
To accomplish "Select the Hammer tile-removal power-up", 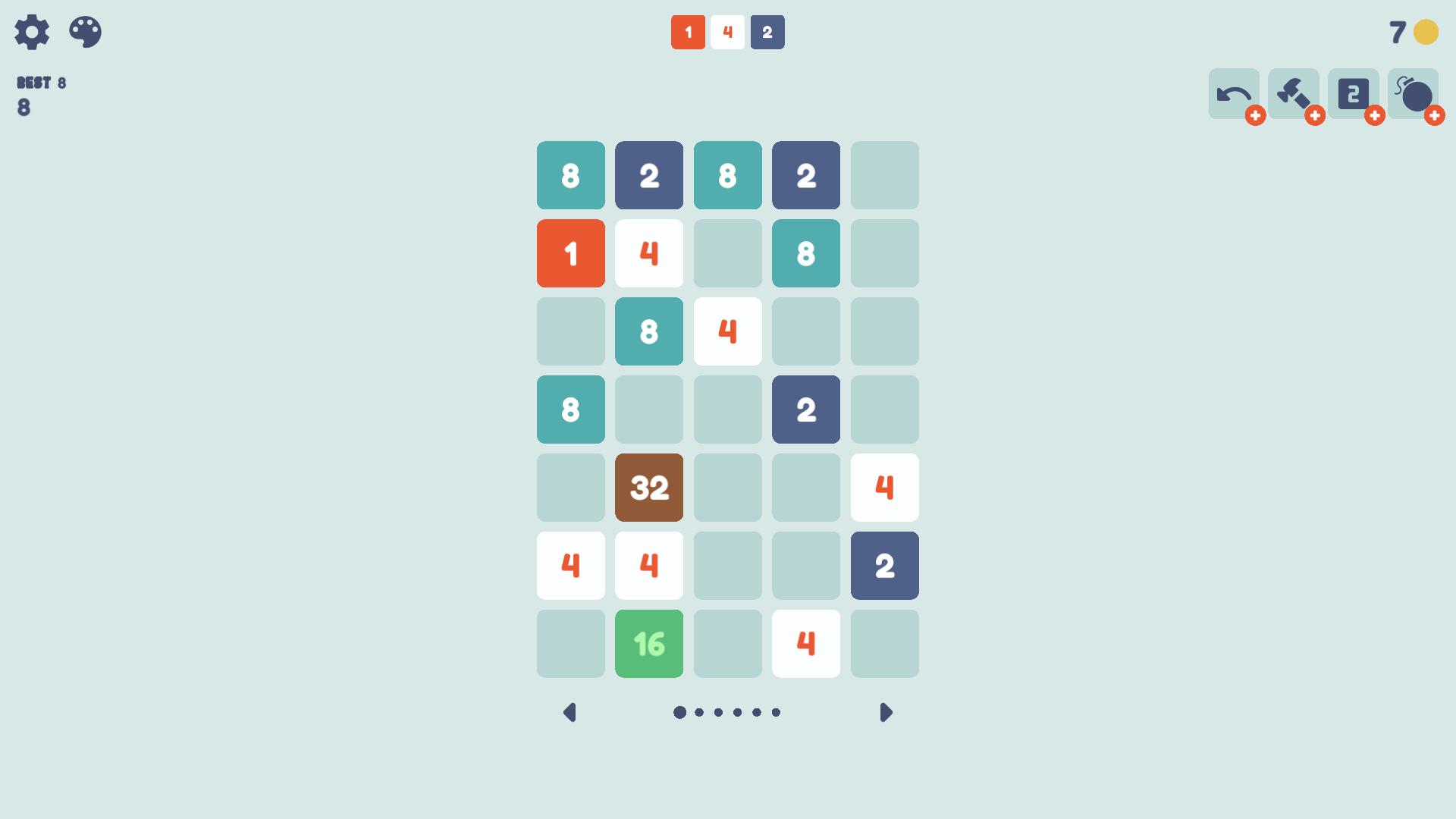I will click(1293, 94).
